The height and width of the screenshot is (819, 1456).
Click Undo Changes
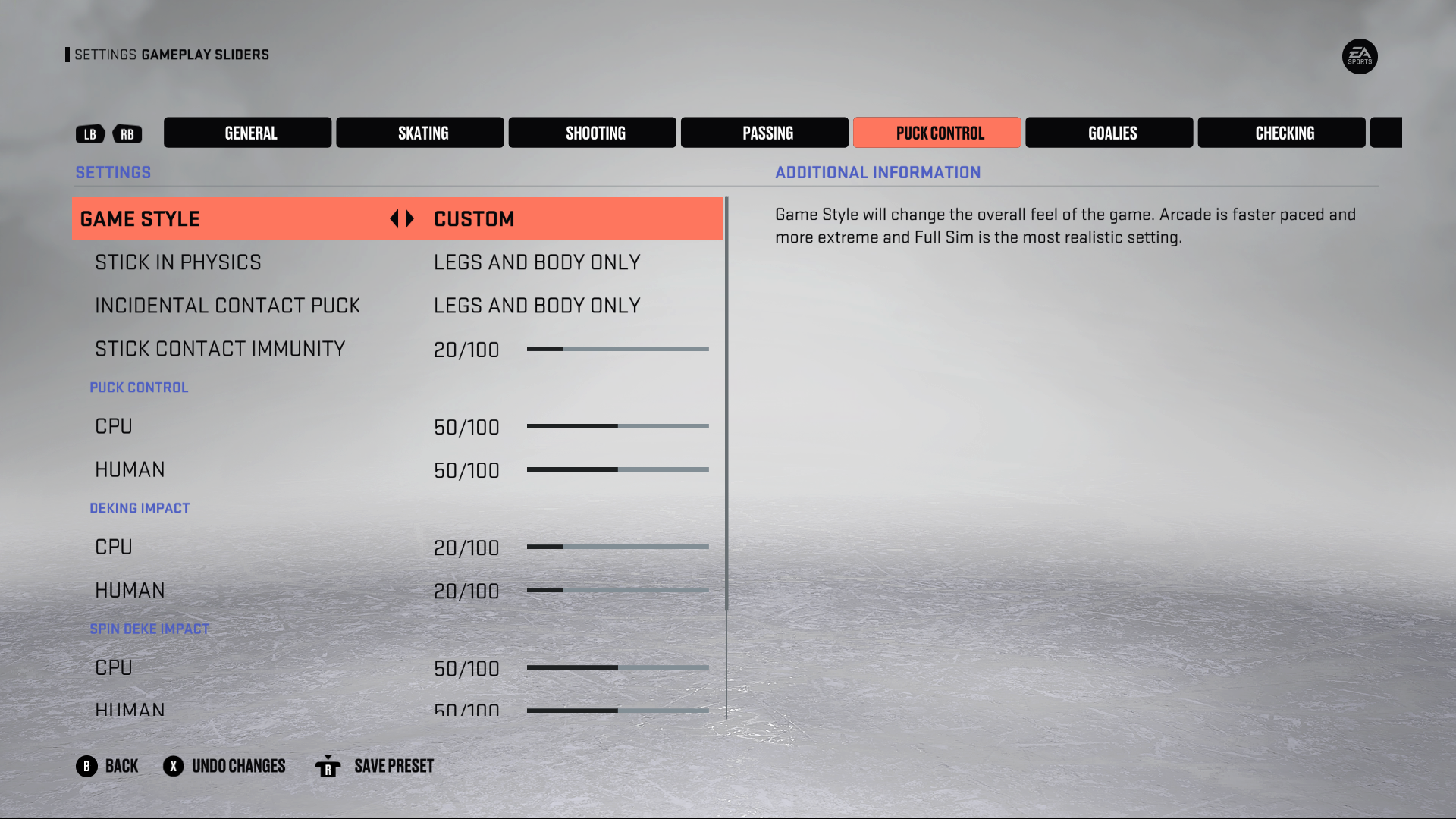(x=224, y=766)
